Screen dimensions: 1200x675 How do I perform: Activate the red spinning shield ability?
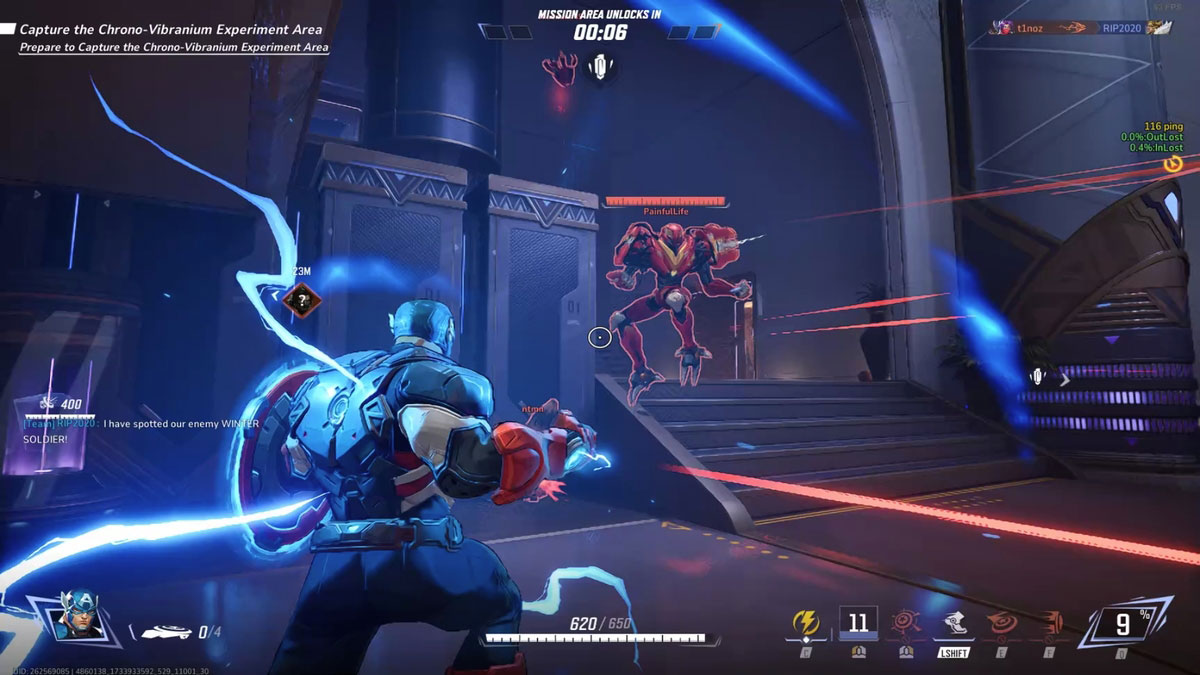point(1001,624)
